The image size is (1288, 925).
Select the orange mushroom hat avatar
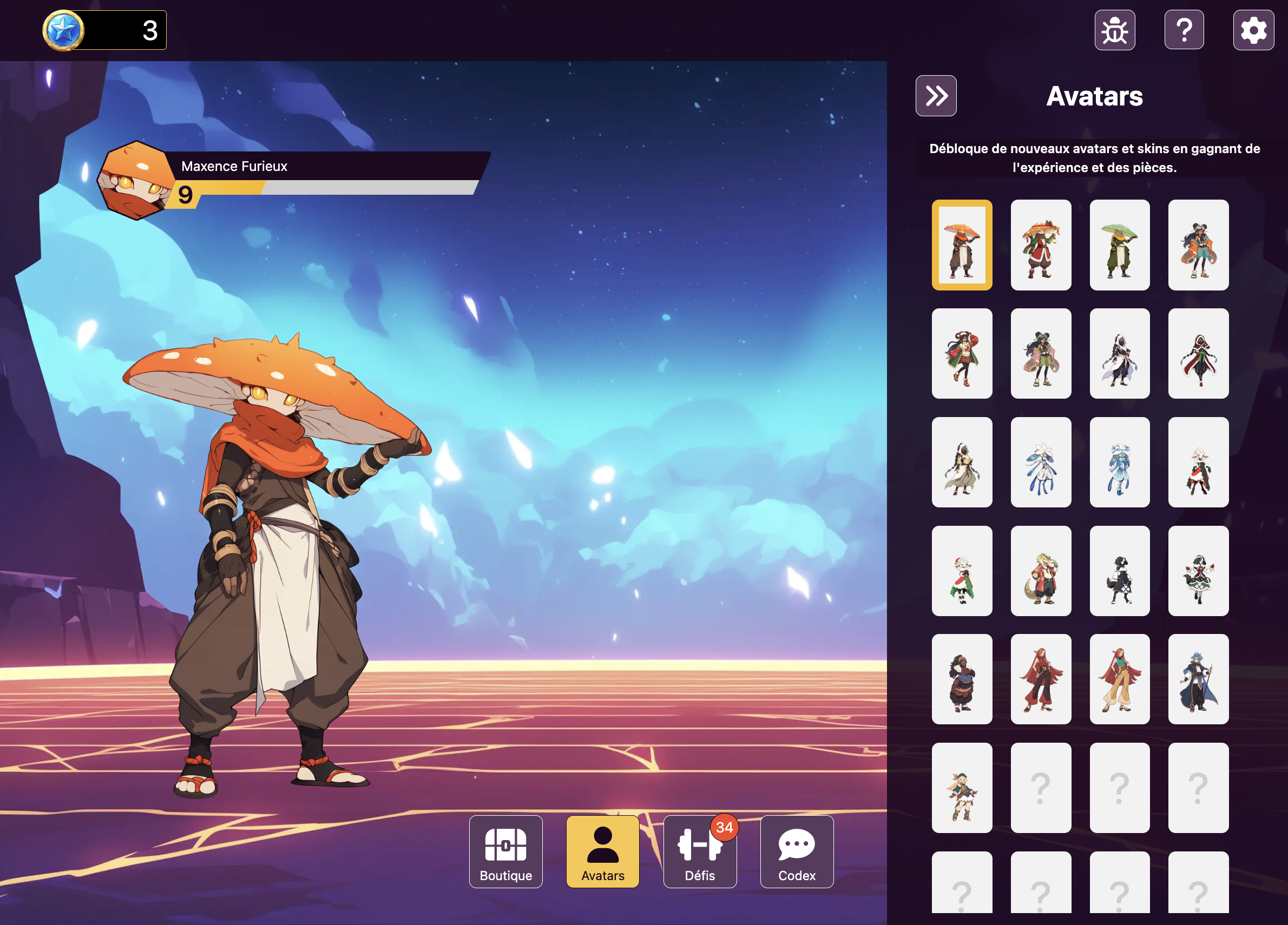tap(962, 245)
